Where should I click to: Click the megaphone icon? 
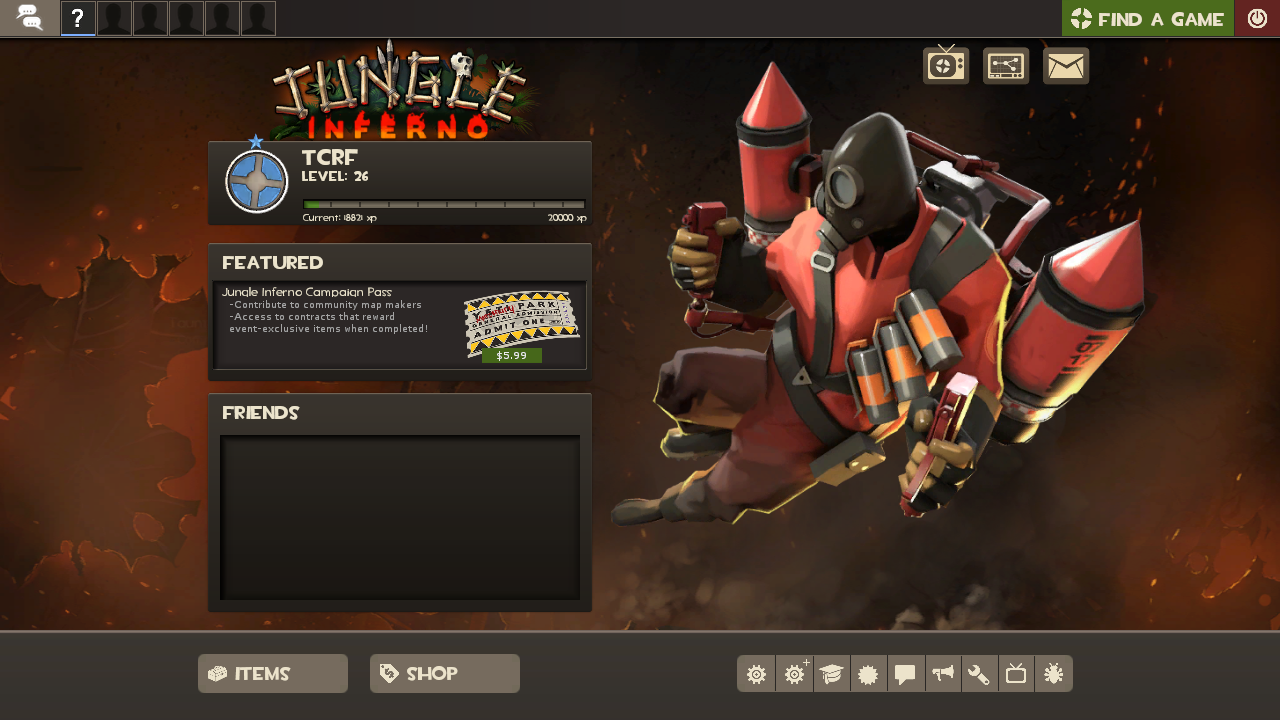click(x=942, y=674)
